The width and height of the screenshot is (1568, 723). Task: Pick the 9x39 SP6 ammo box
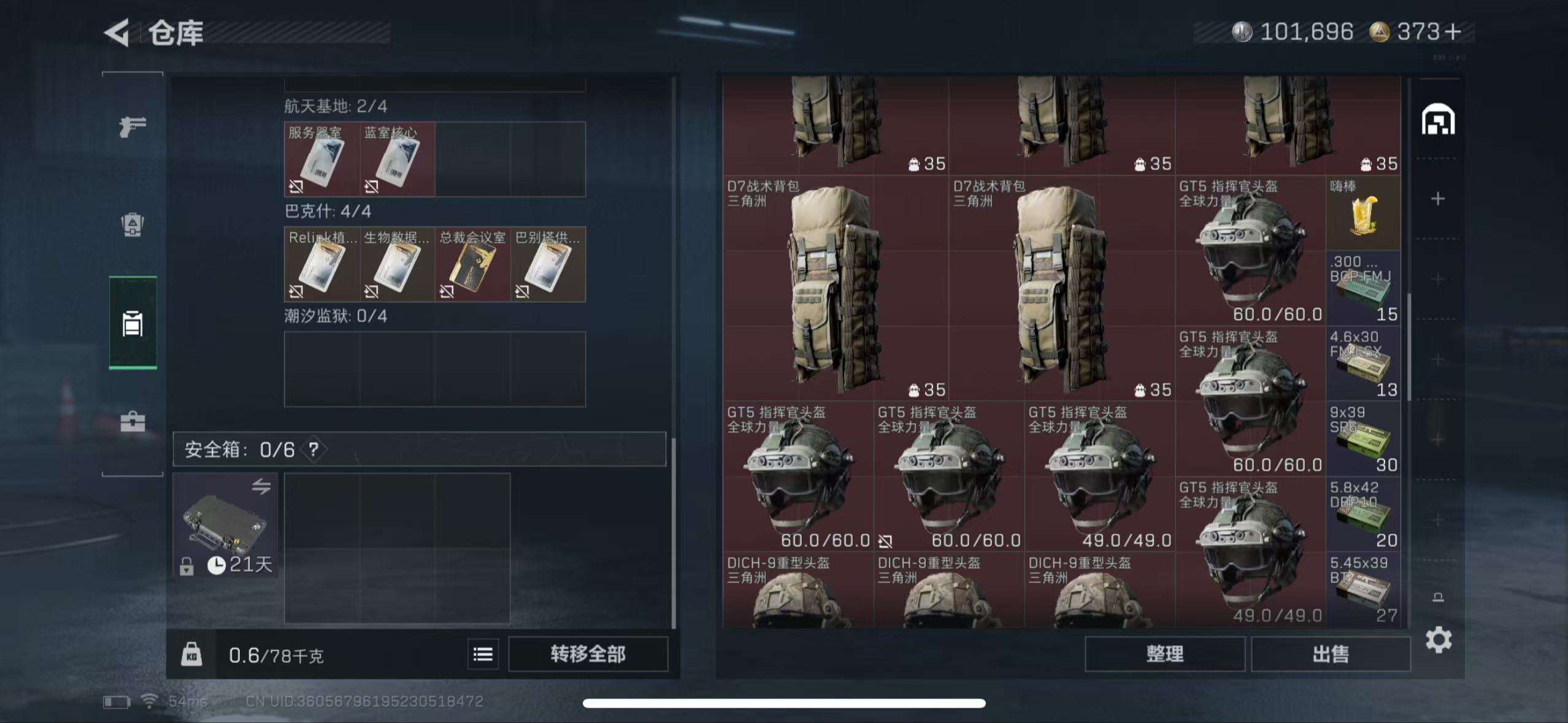point(1362,439)
